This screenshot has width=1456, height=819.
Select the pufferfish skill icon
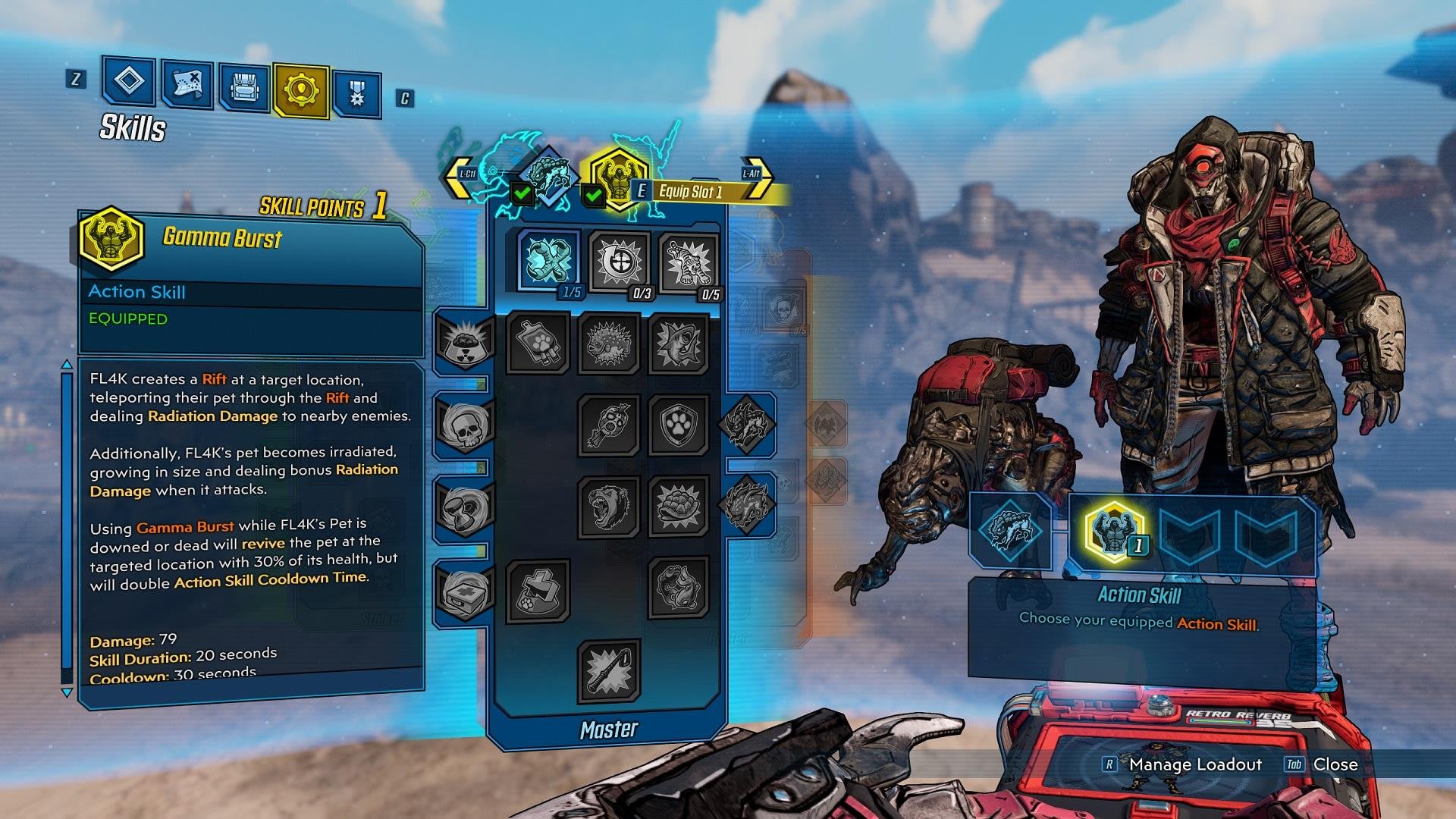[x=609, y=344]
